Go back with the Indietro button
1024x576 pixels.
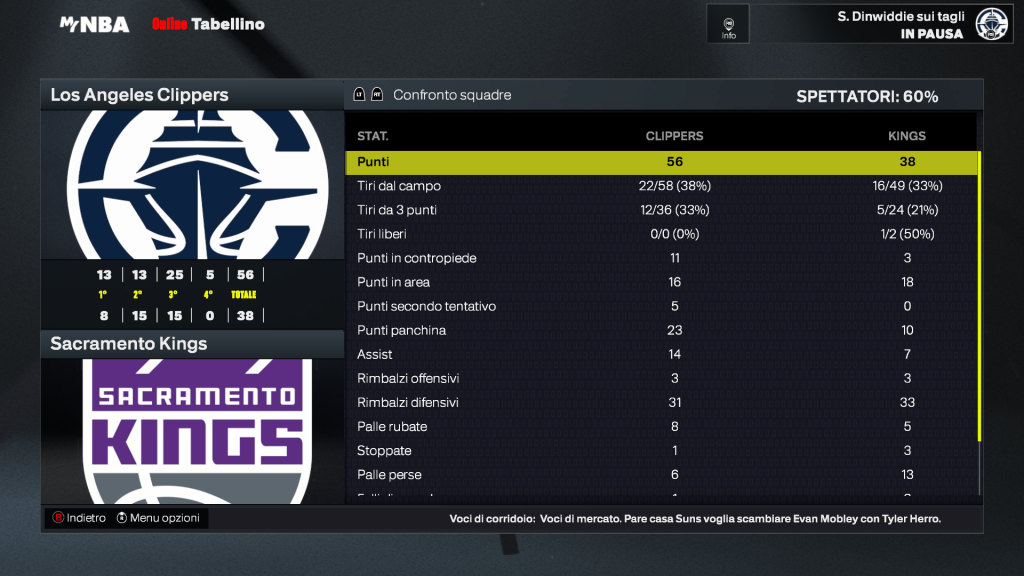tap(79, 518)
